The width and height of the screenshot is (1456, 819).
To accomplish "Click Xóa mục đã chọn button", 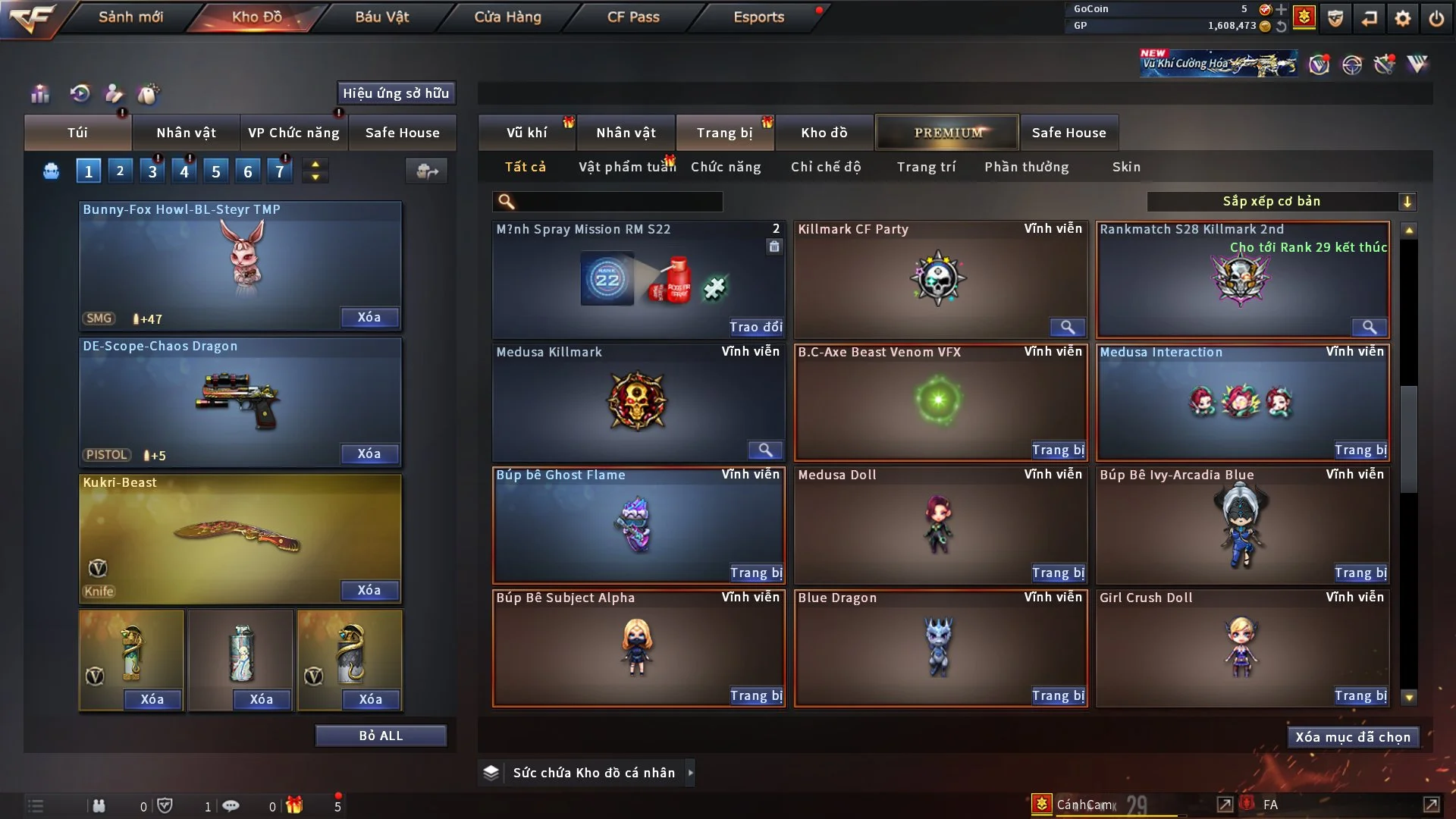I will 1353,737.
